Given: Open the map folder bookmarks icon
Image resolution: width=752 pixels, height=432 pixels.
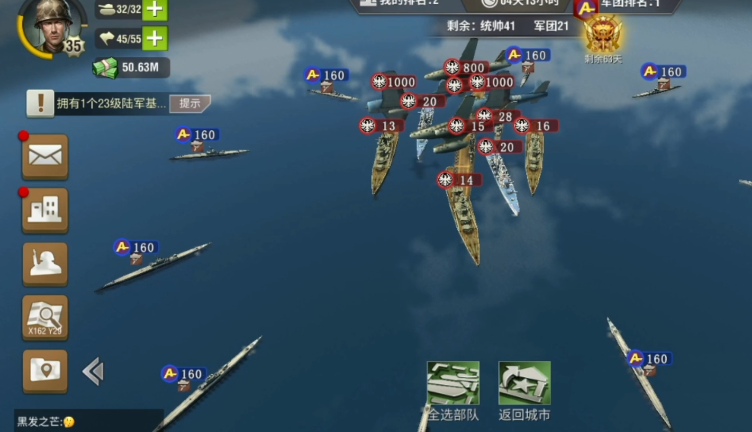Looking at the screenshot, I should coord(45,371).
